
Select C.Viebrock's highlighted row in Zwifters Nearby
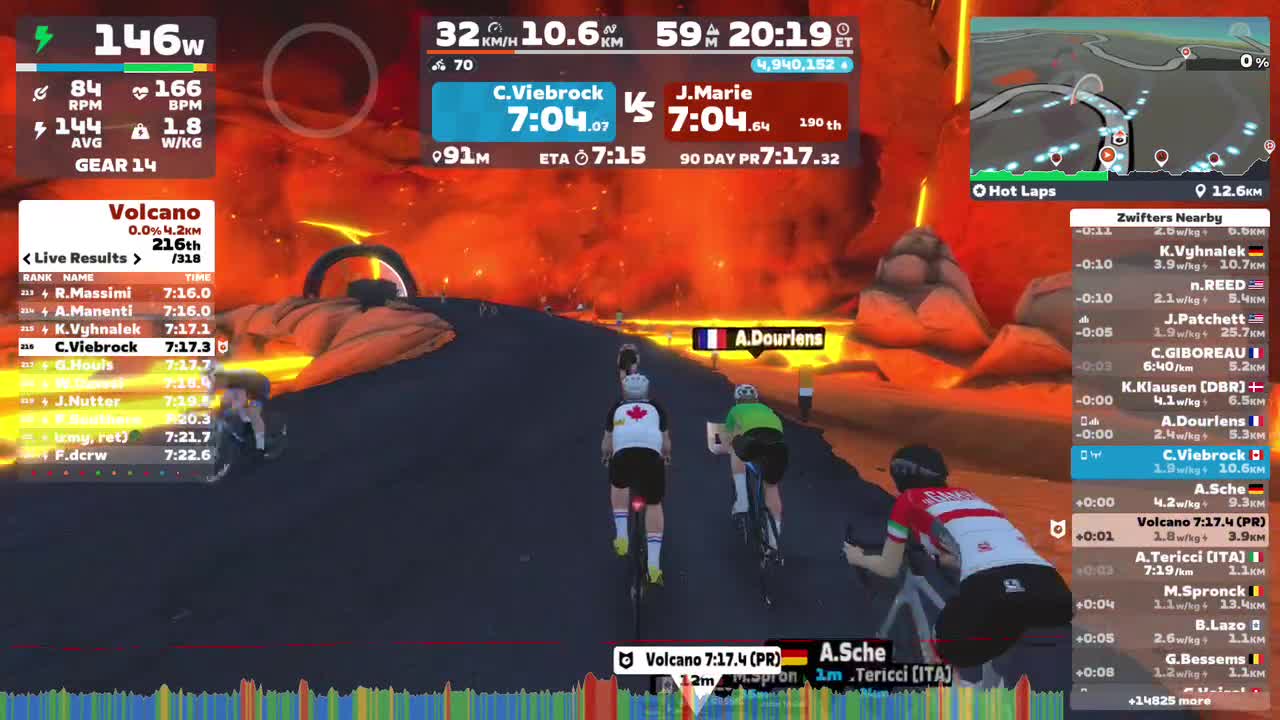[1170, 460]
